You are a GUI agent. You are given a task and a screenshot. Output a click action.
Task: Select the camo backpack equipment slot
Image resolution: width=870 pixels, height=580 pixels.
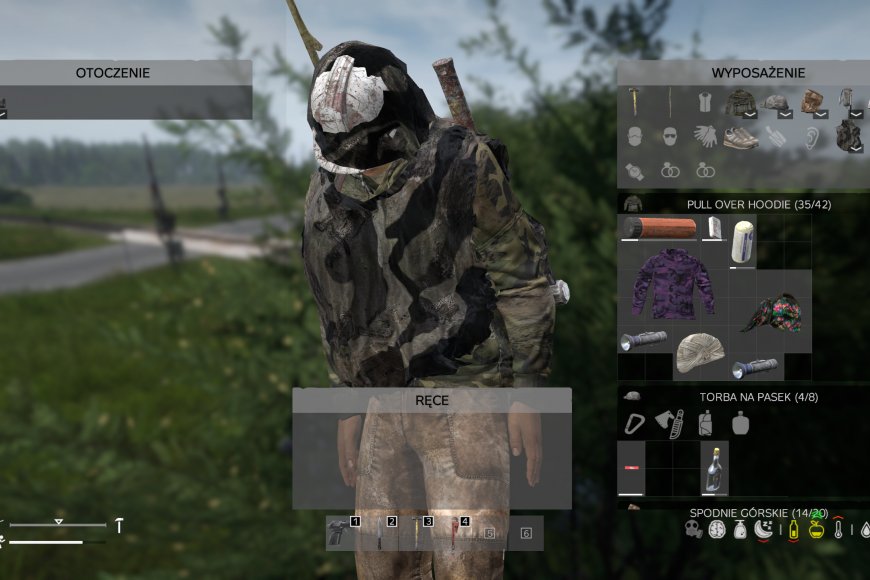click(849, 136)
